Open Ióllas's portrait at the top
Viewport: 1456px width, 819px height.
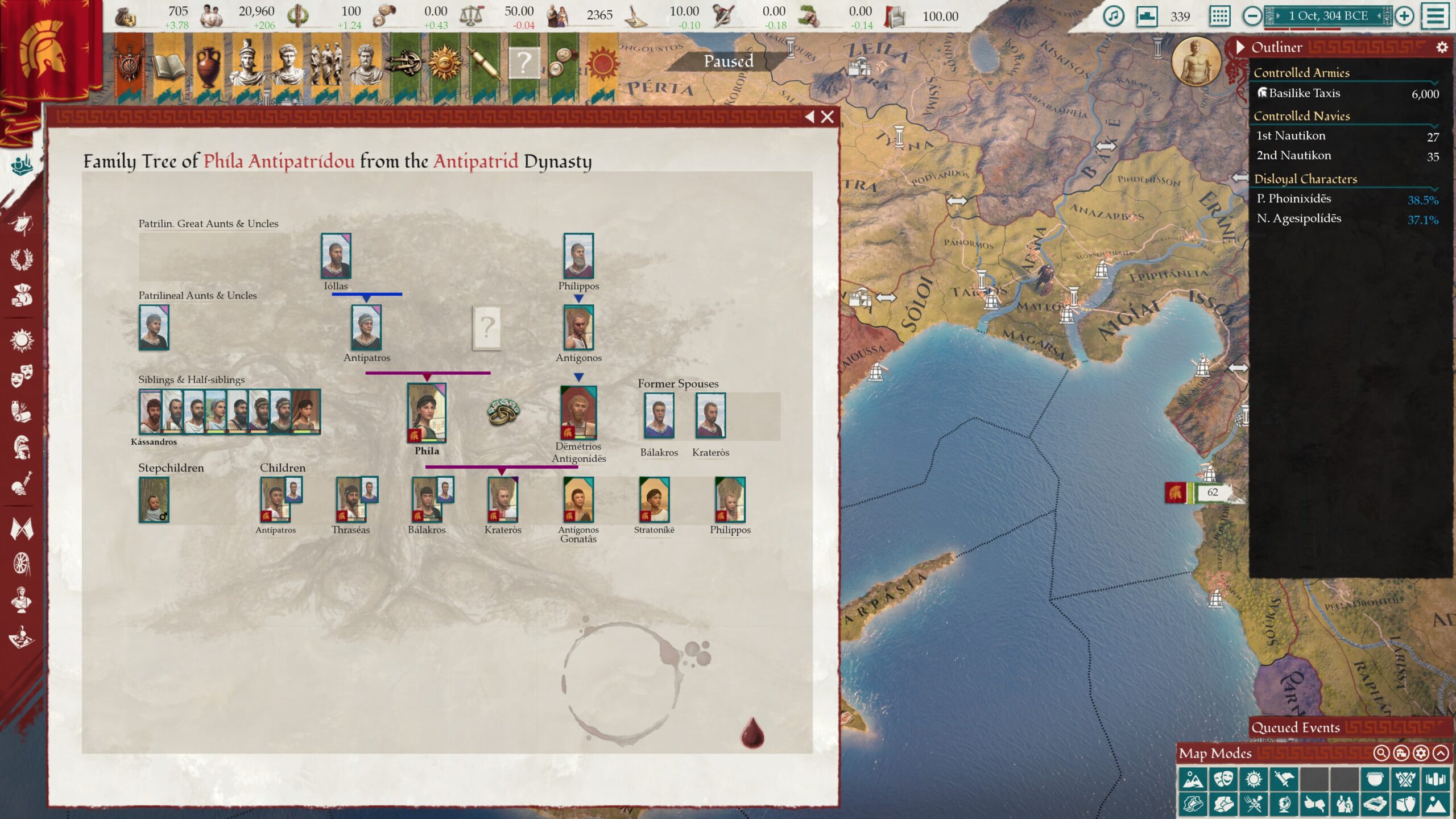click(336, 256)
